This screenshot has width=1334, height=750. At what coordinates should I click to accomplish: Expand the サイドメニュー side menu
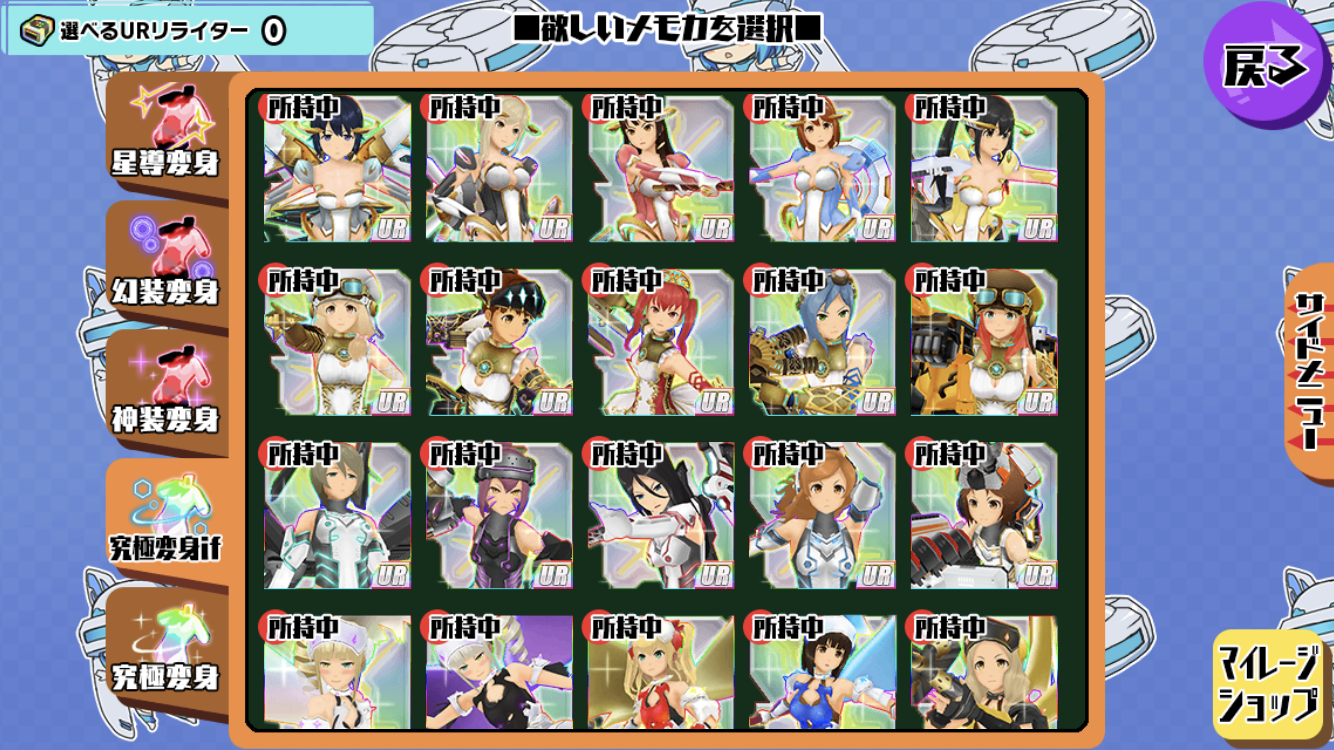tap(1308, 368)
